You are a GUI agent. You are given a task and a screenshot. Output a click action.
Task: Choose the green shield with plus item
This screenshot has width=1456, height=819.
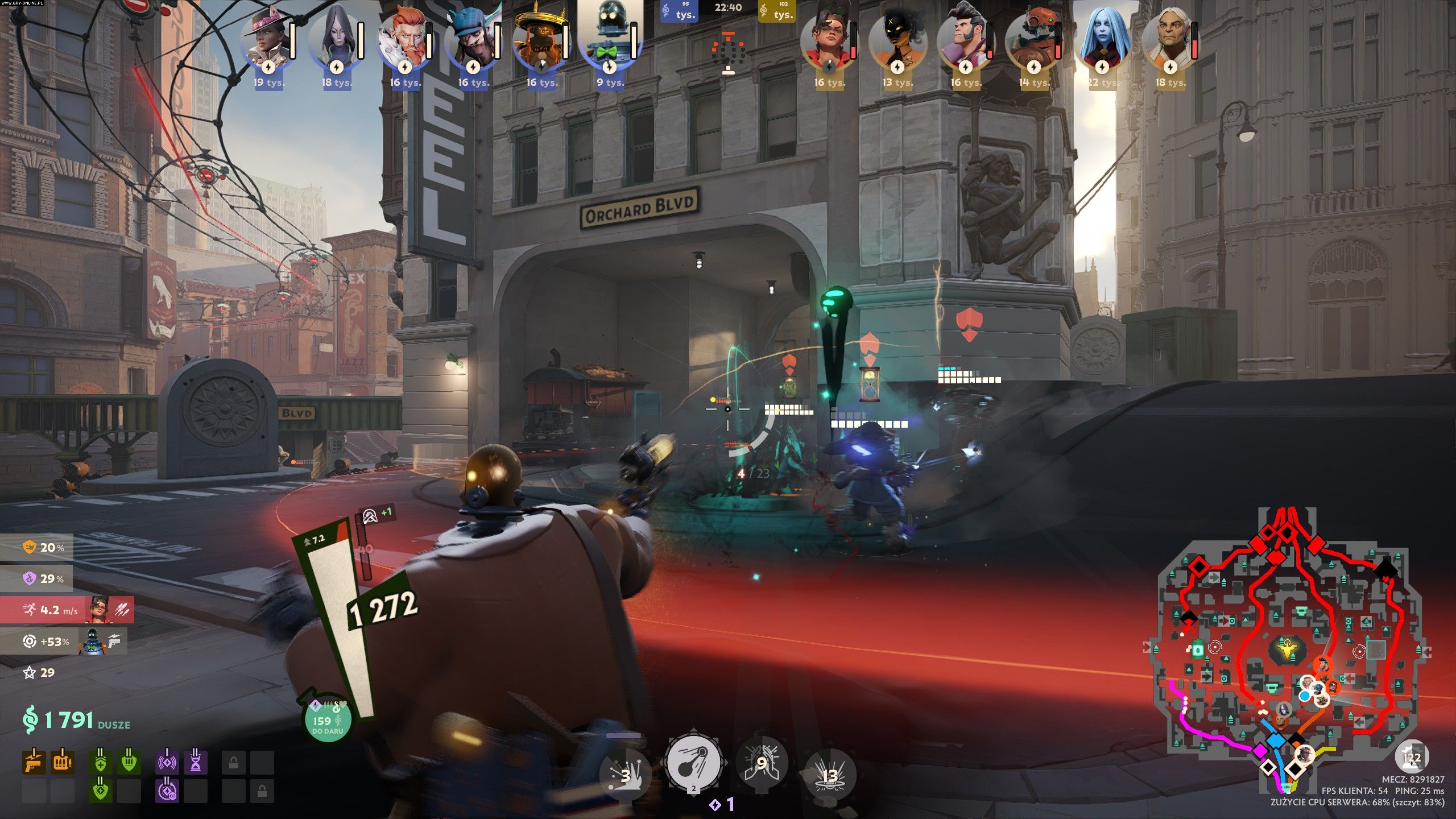[x=101, y=762]
